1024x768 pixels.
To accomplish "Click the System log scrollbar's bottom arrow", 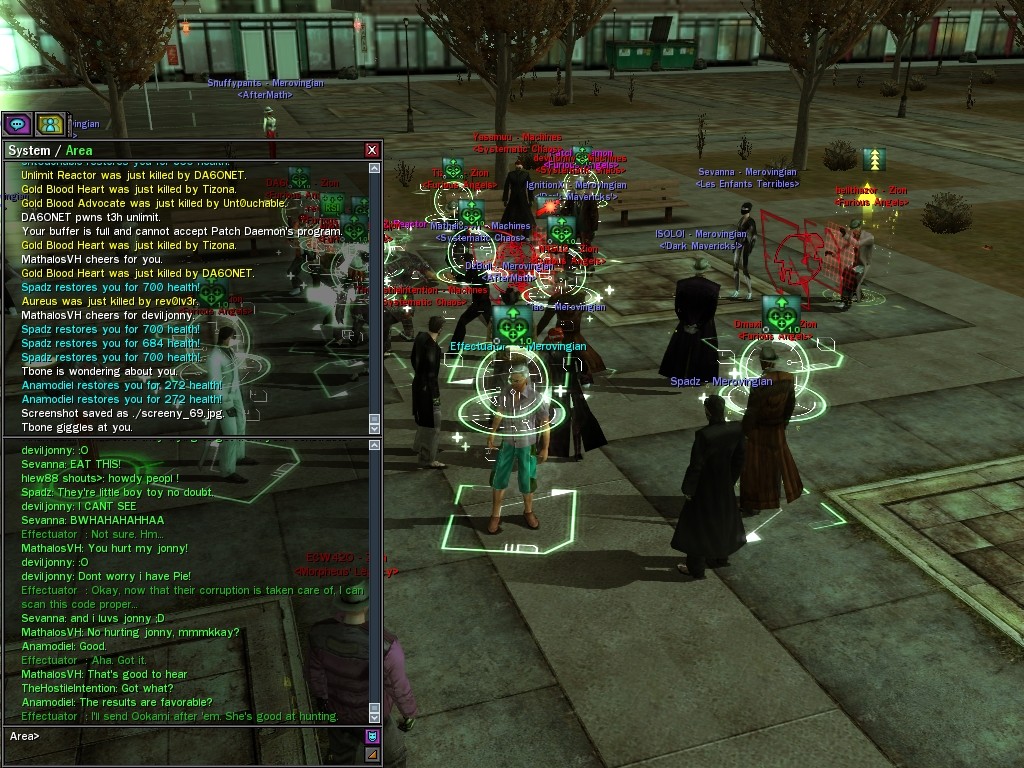I will 375,427.
